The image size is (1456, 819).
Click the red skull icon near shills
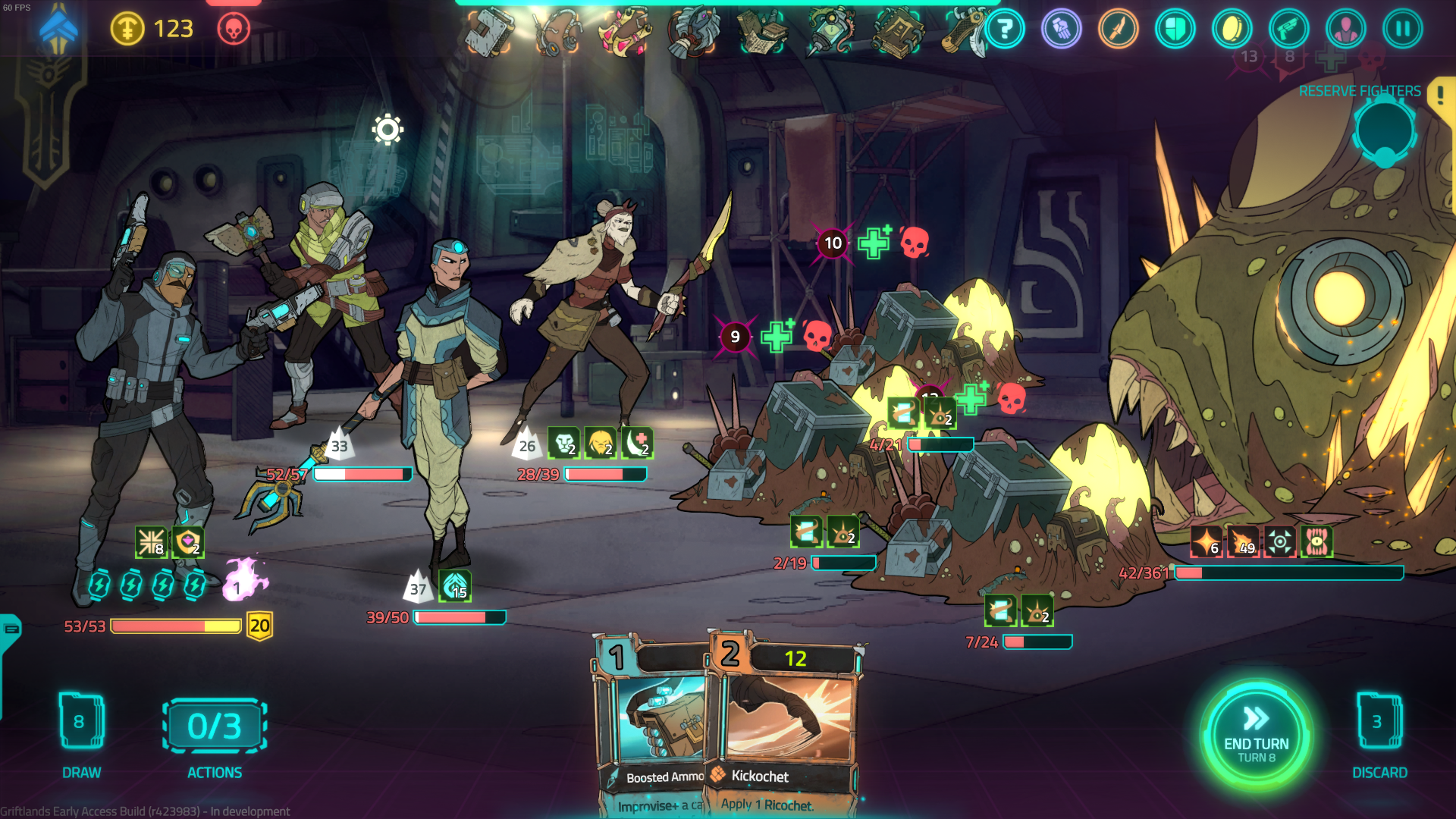click(x=234, y=30)
